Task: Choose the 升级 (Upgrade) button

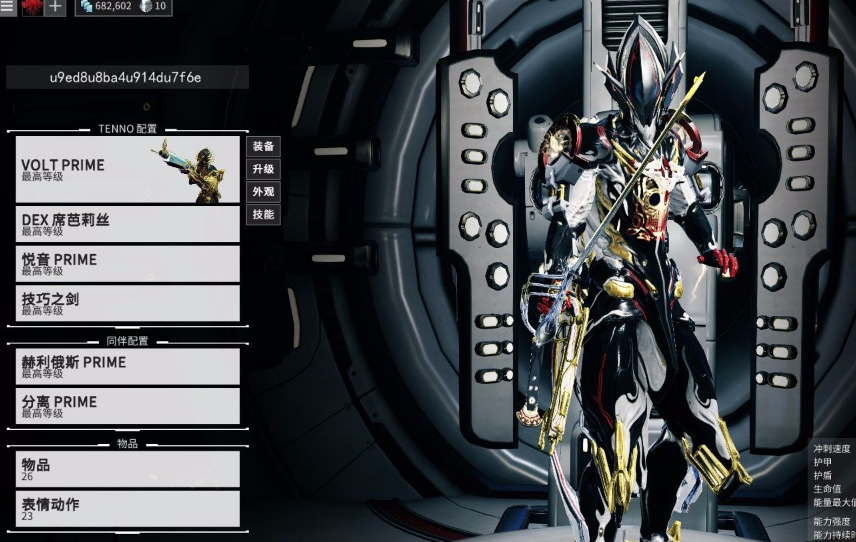Action: point(263,169)
